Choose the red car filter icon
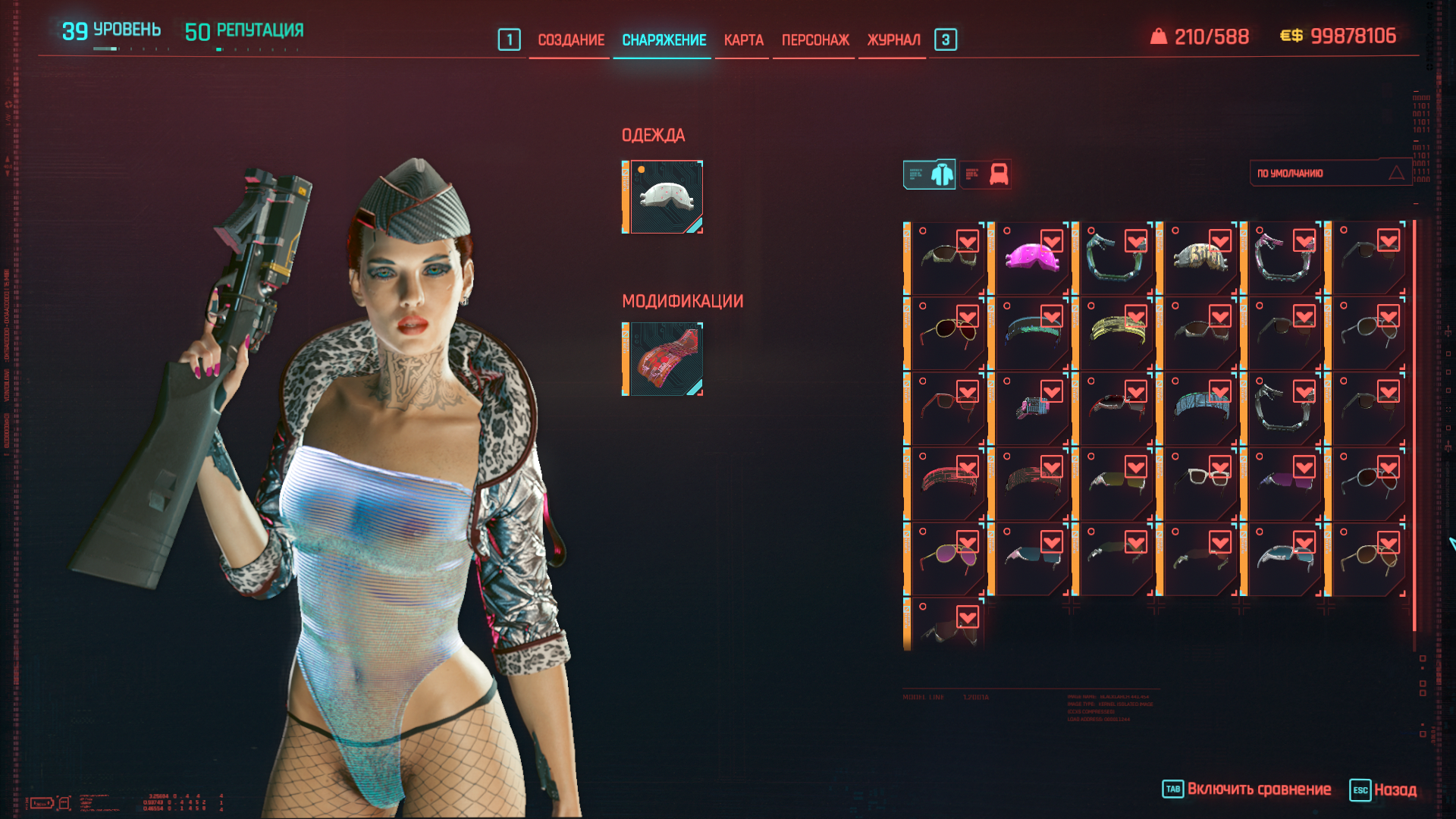The width and height of the screenshot is (1456, 819). click(x=987, y=174)
